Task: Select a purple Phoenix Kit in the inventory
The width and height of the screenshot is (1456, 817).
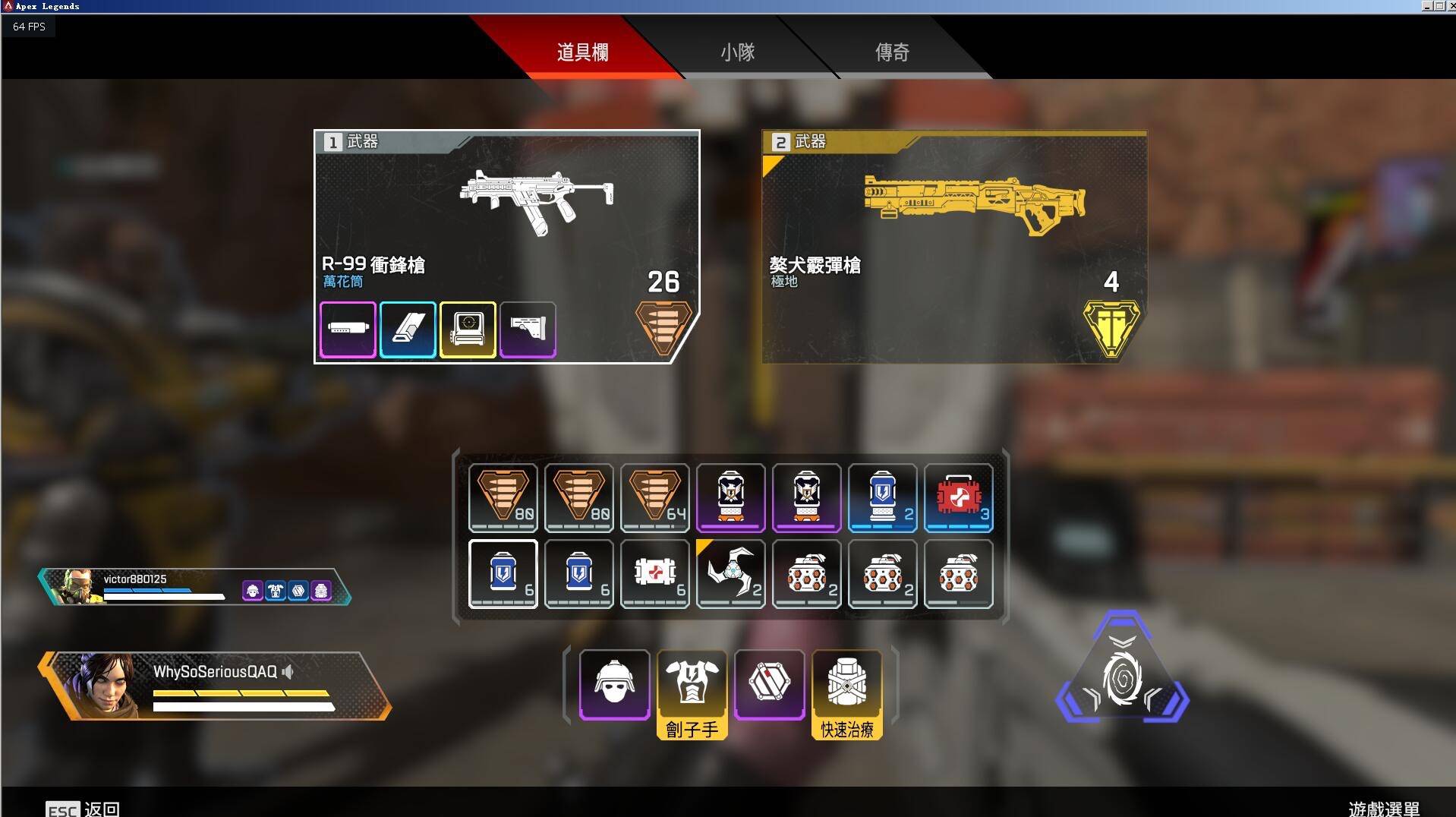Action: [x=731, y=498]
